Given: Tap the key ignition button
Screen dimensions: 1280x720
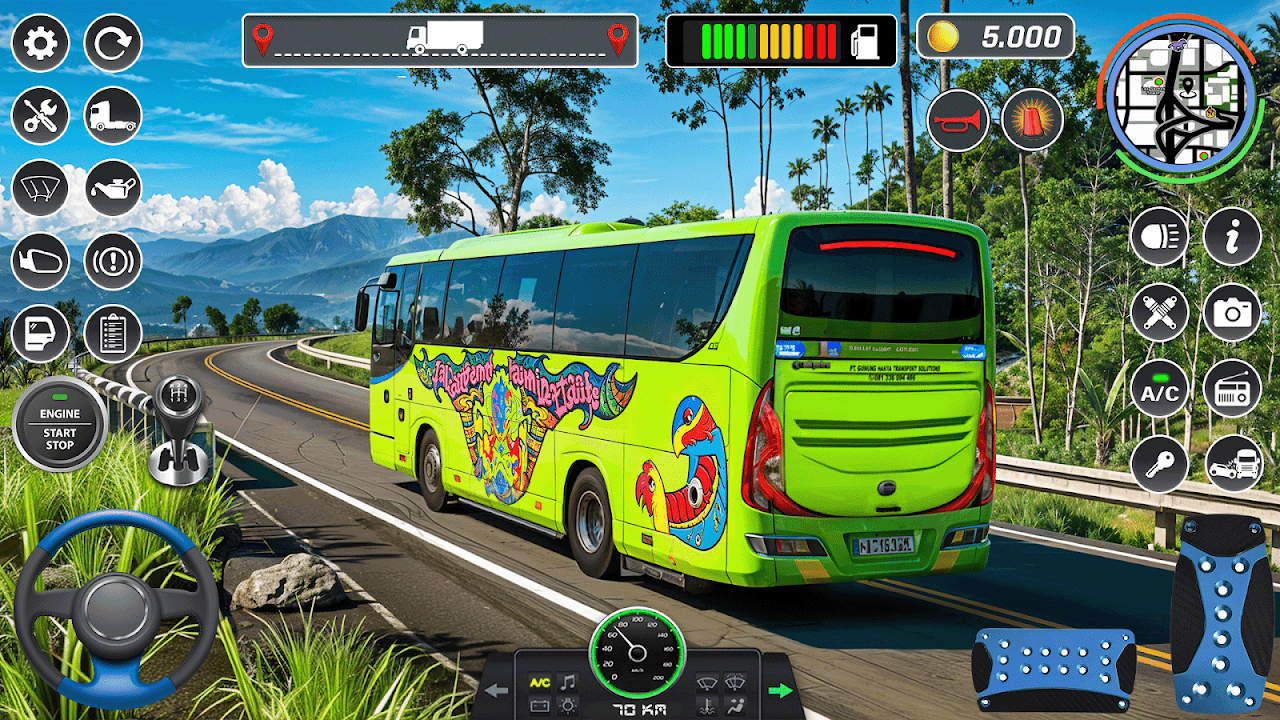Looking at the screenshot, I should click(1159, 464).
